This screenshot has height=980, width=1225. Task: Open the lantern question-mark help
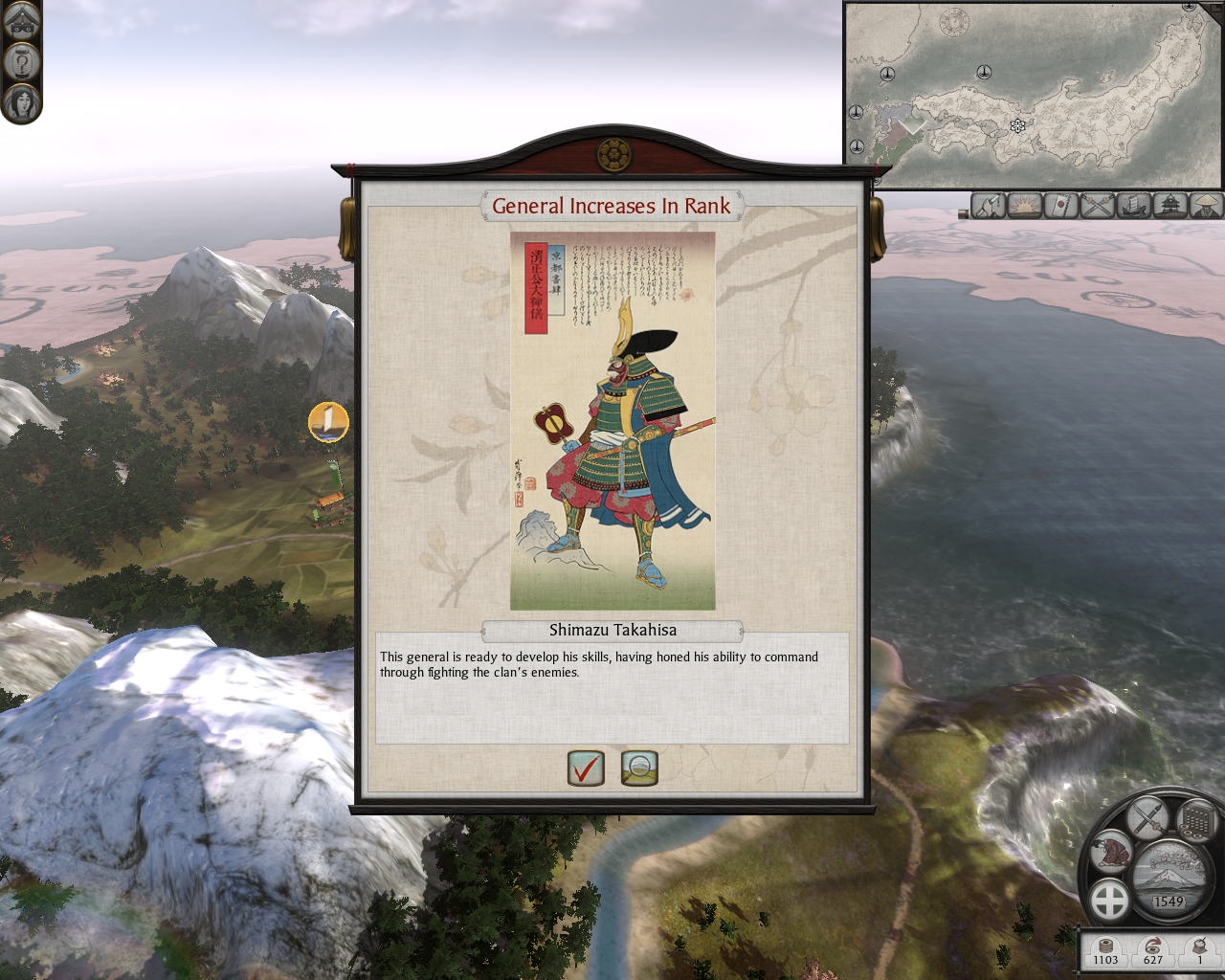(x=20, y=61)
